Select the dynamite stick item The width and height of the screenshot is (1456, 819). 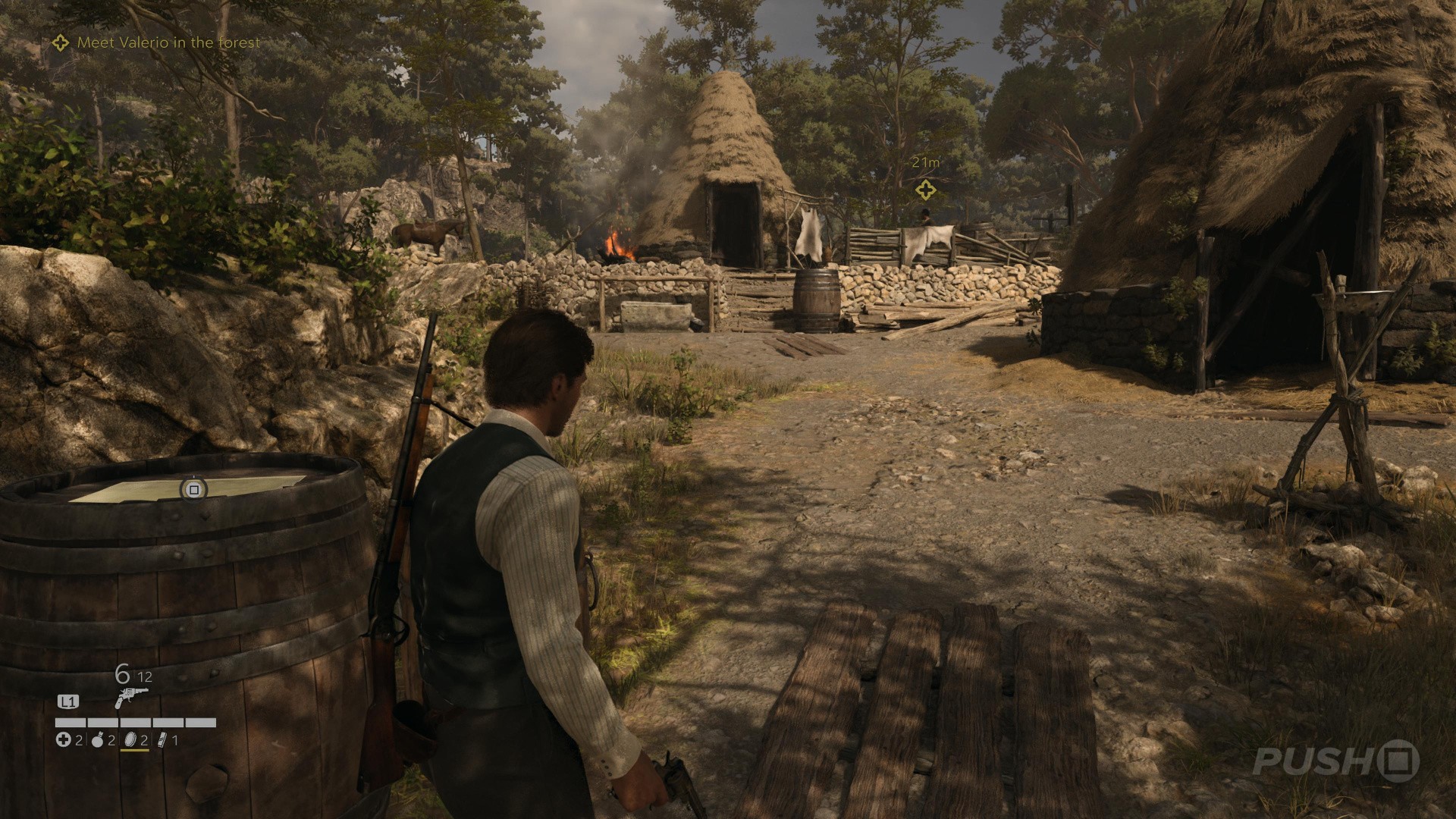161,740
